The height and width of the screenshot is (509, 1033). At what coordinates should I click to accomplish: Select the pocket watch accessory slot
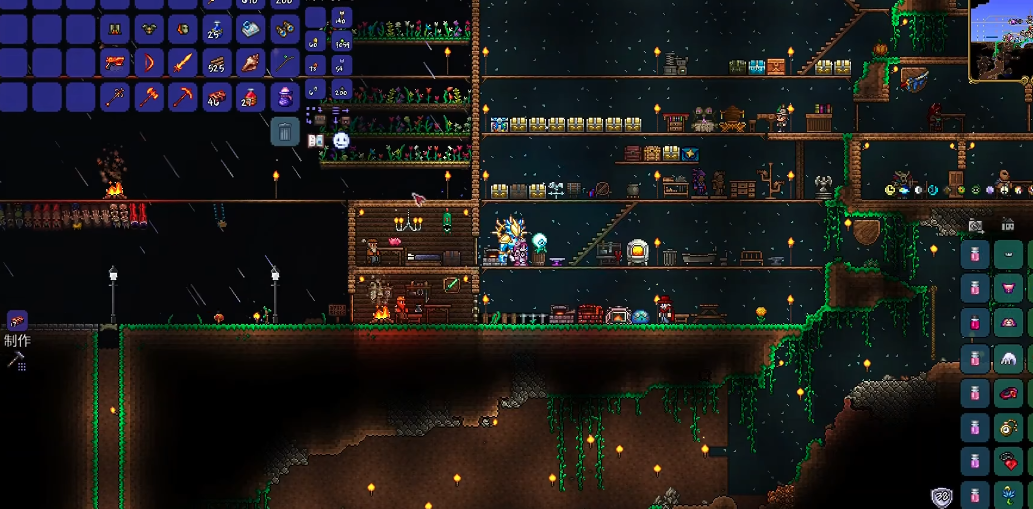[x=1010, y=428]
